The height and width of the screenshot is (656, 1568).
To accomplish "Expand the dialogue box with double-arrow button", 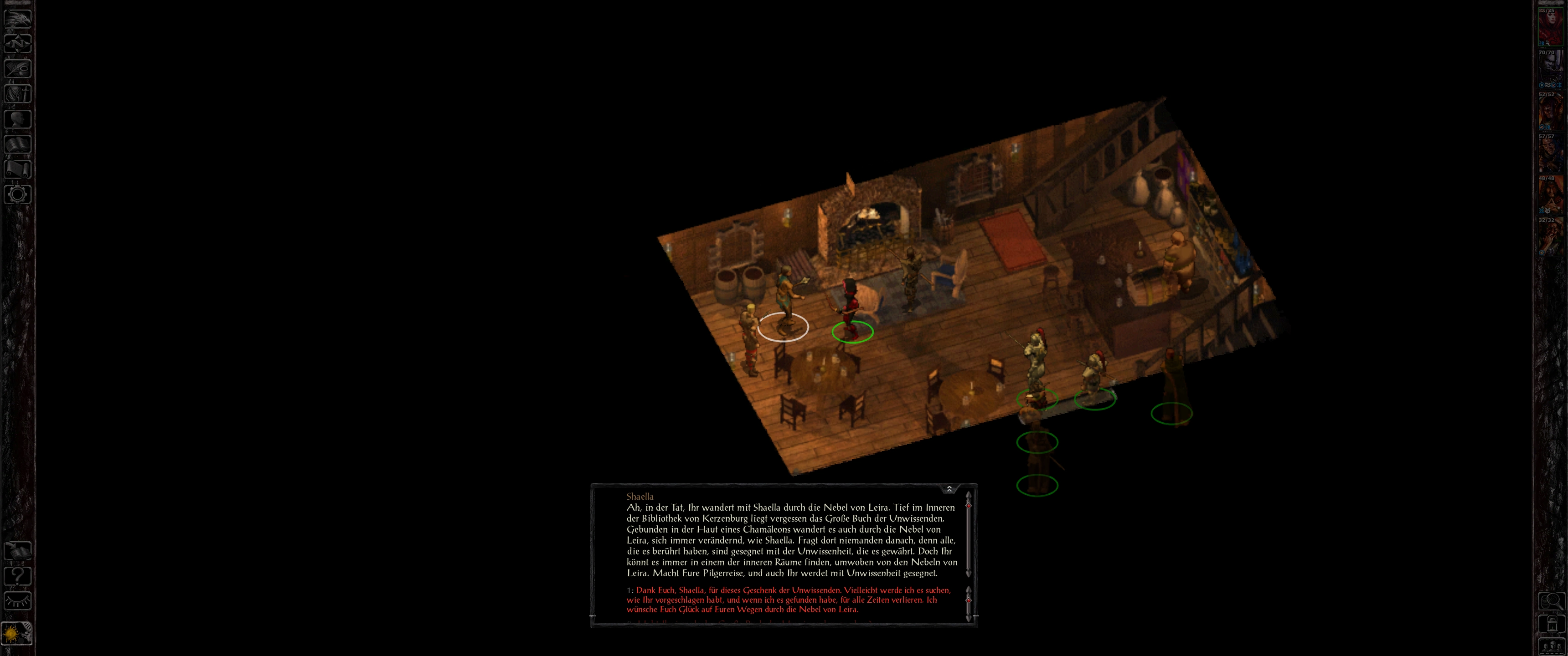I will click(x=949, y=489).
